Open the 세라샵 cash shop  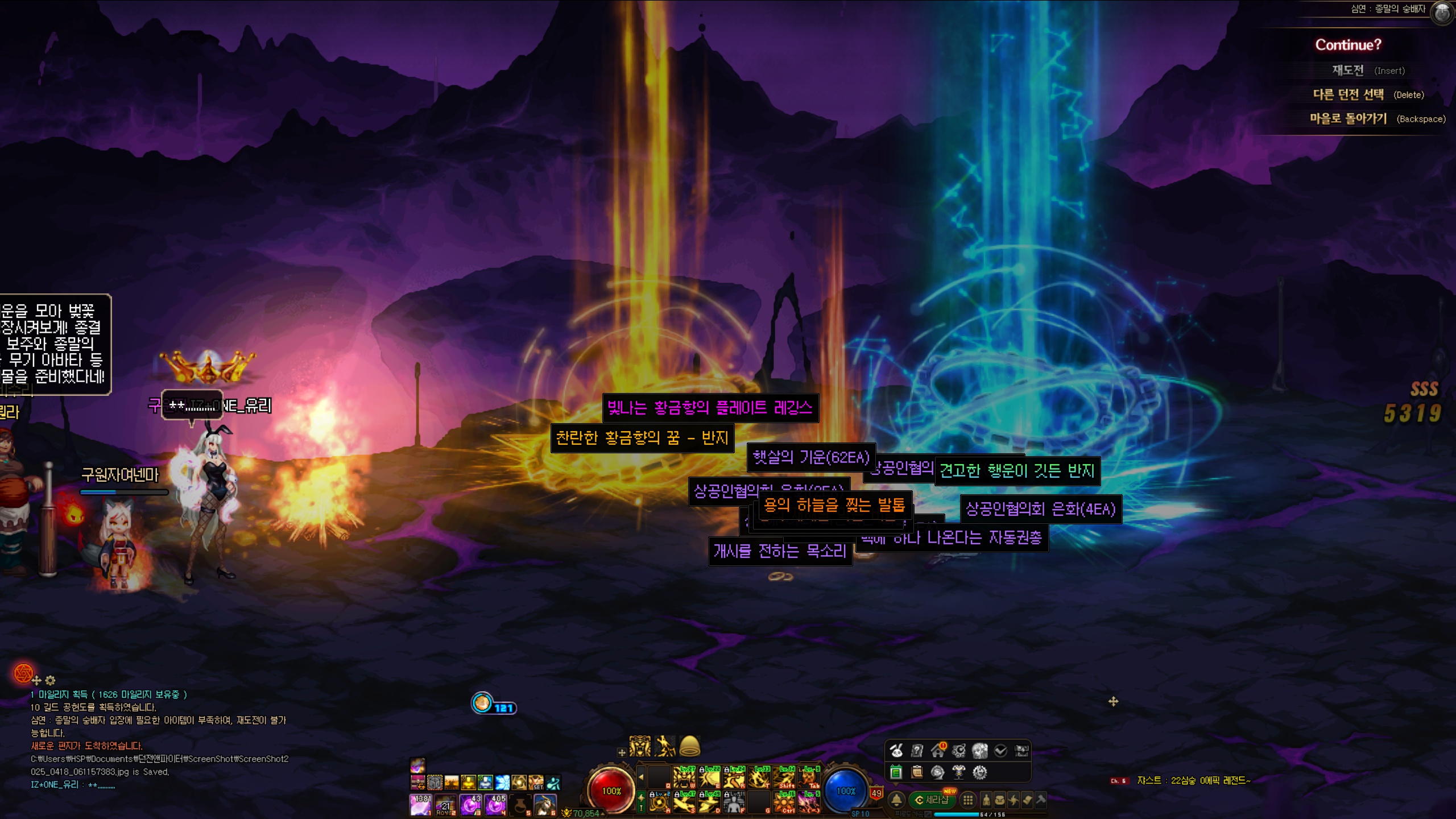[x=932, y=800]
